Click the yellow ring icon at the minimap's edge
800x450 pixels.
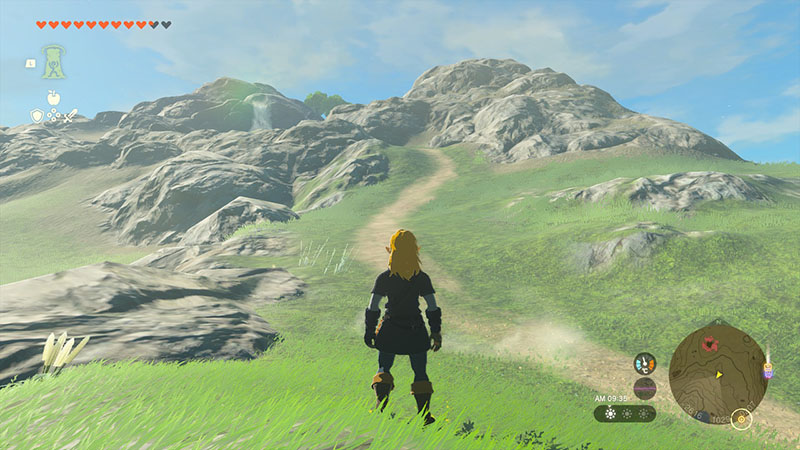tap(741, 418)
